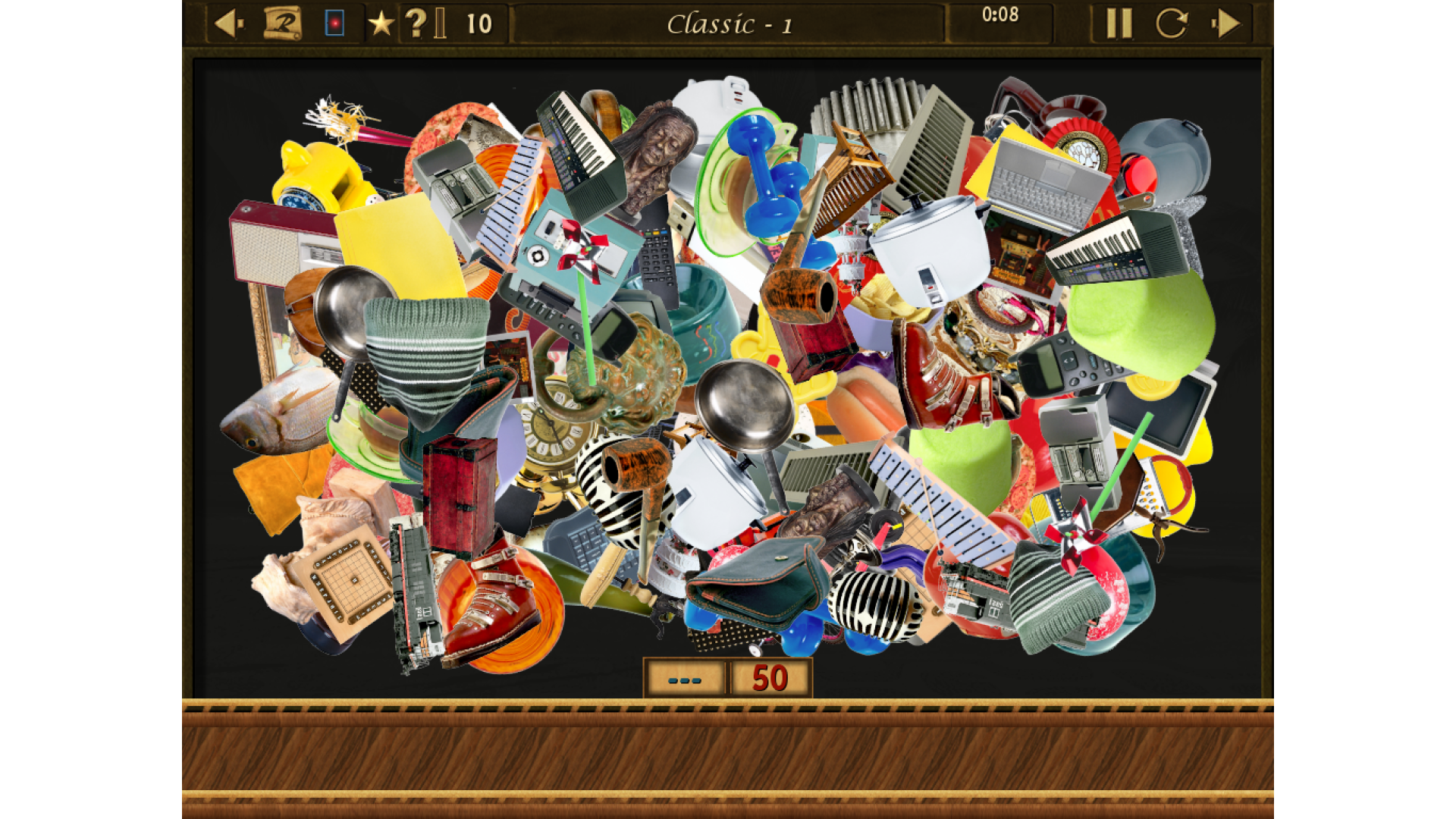Open the parchment scroll icon
The image size is (1456, 819).
[x=282, y=24]
